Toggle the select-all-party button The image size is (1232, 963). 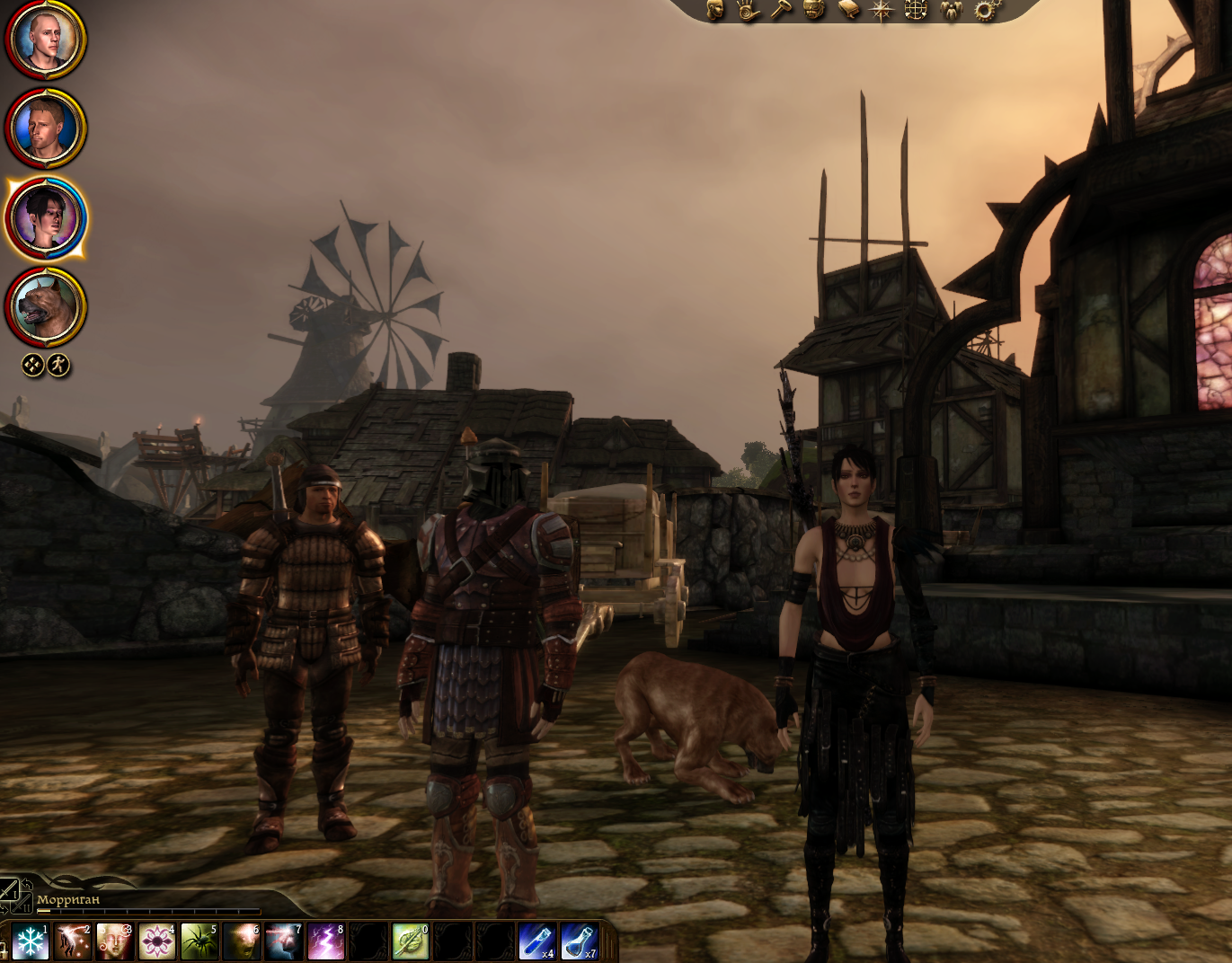[x=33, y=365]
